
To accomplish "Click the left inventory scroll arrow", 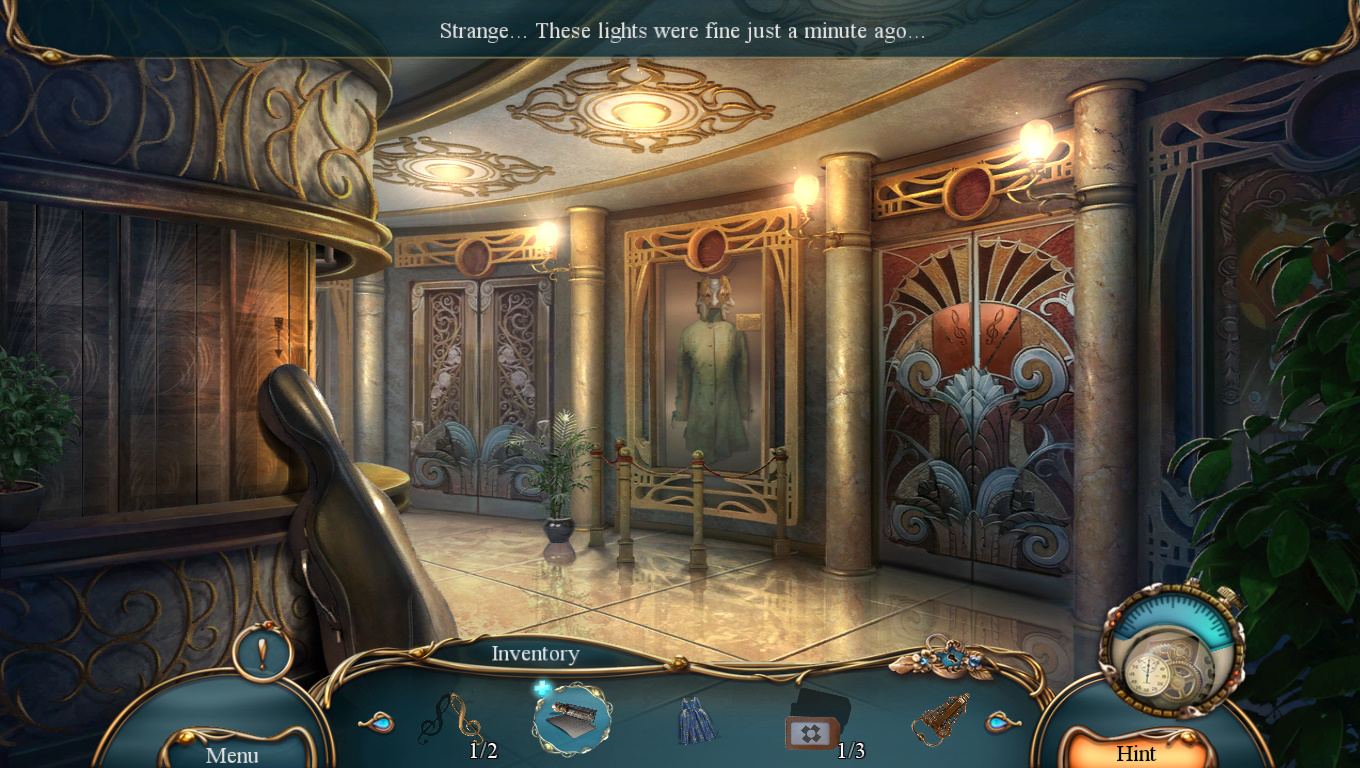I will 376,722.
